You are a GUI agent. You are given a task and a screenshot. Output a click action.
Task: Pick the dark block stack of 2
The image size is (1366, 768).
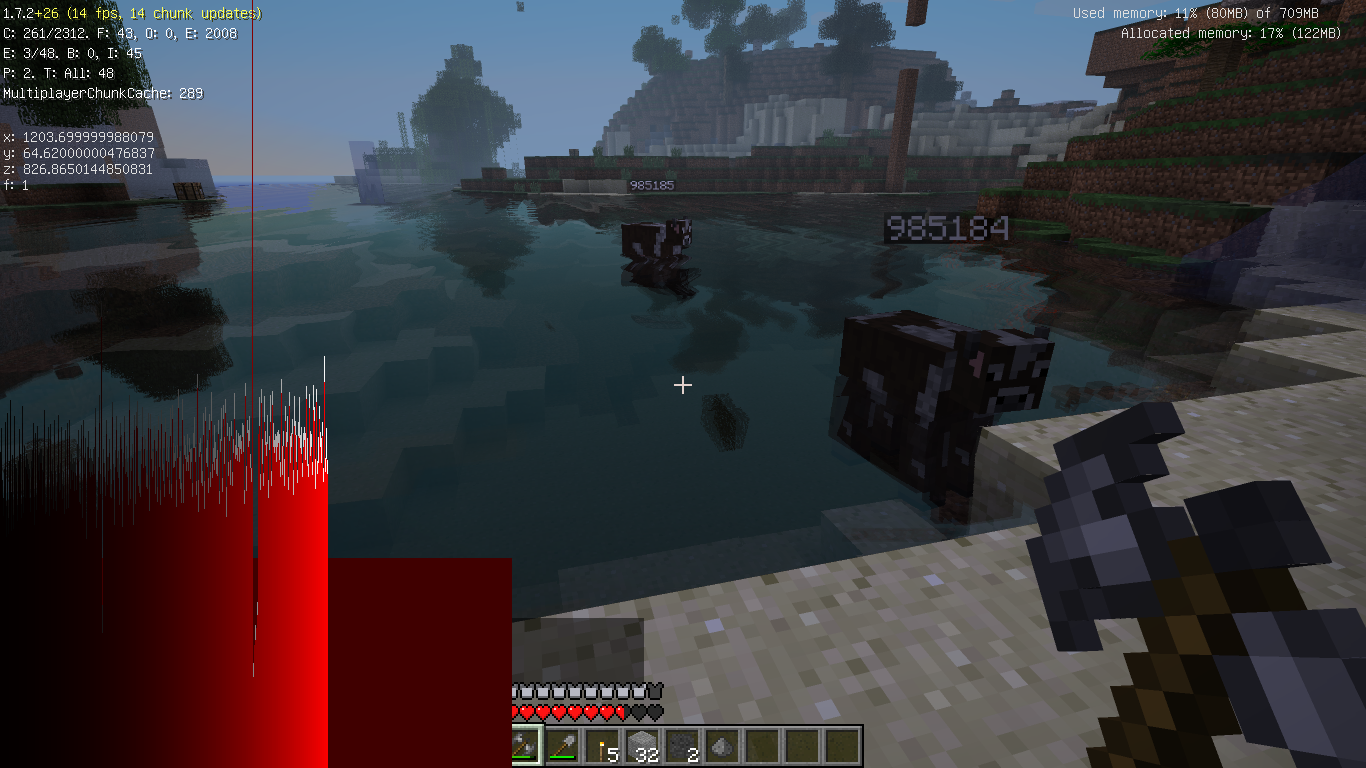pyautogui.click(x=682, y=745)
